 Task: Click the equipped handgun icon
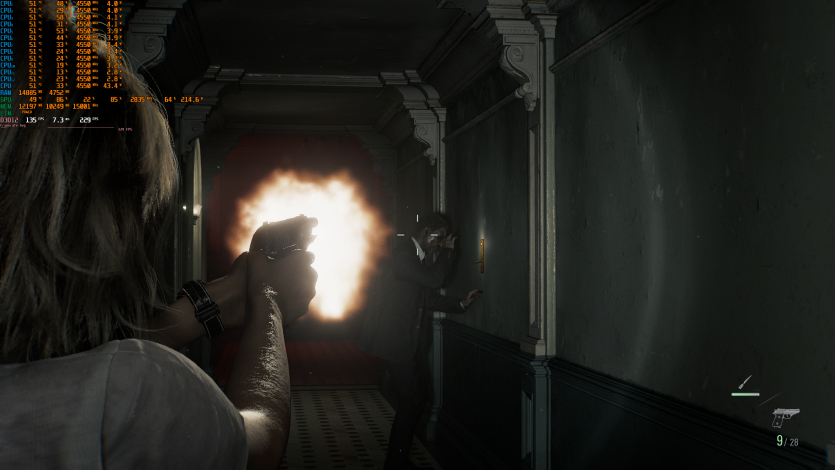[x=785, y=416]
